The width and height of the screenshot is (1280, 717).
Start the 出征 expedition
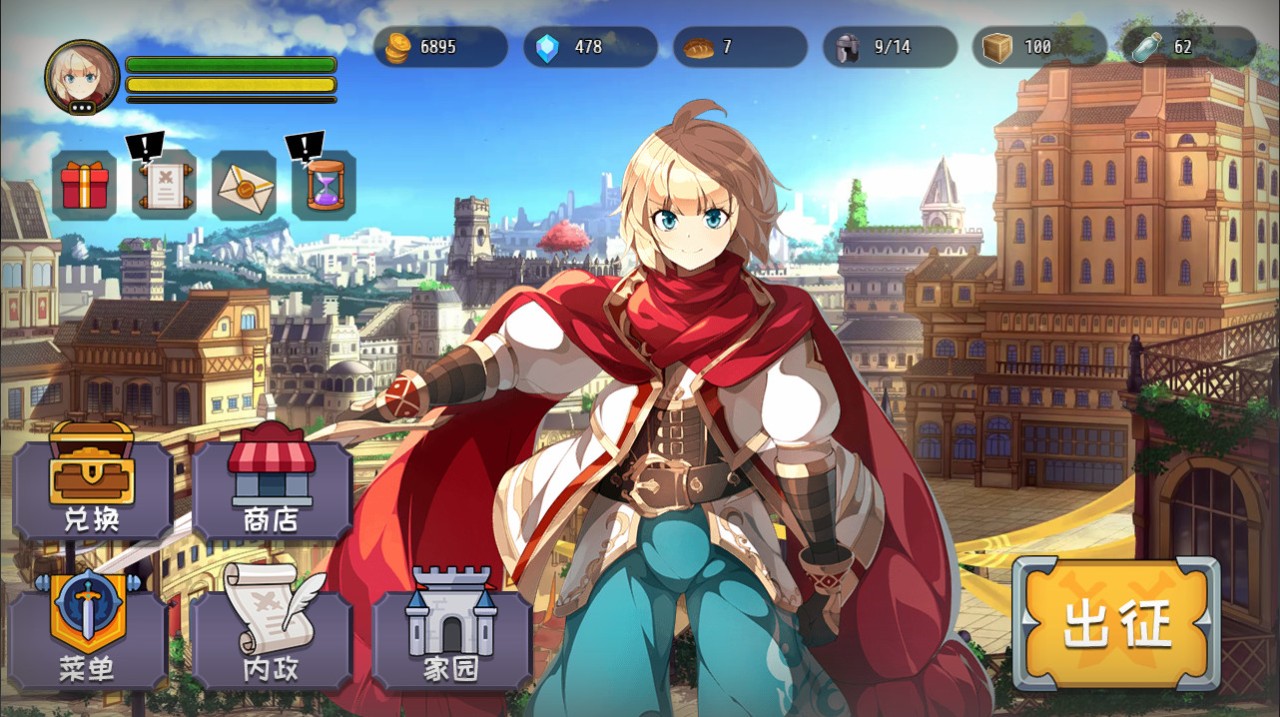point(1116,624)
